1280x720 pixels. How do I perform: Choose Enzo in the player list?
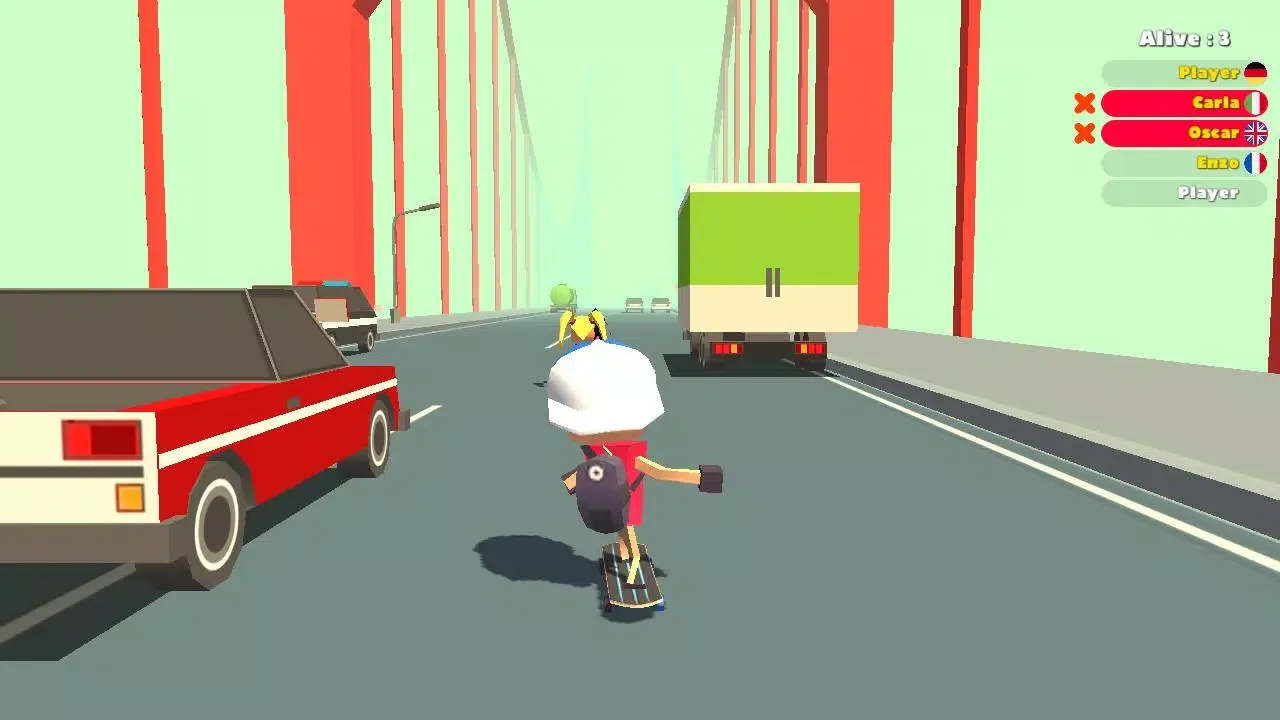(x=1184, y=163)
